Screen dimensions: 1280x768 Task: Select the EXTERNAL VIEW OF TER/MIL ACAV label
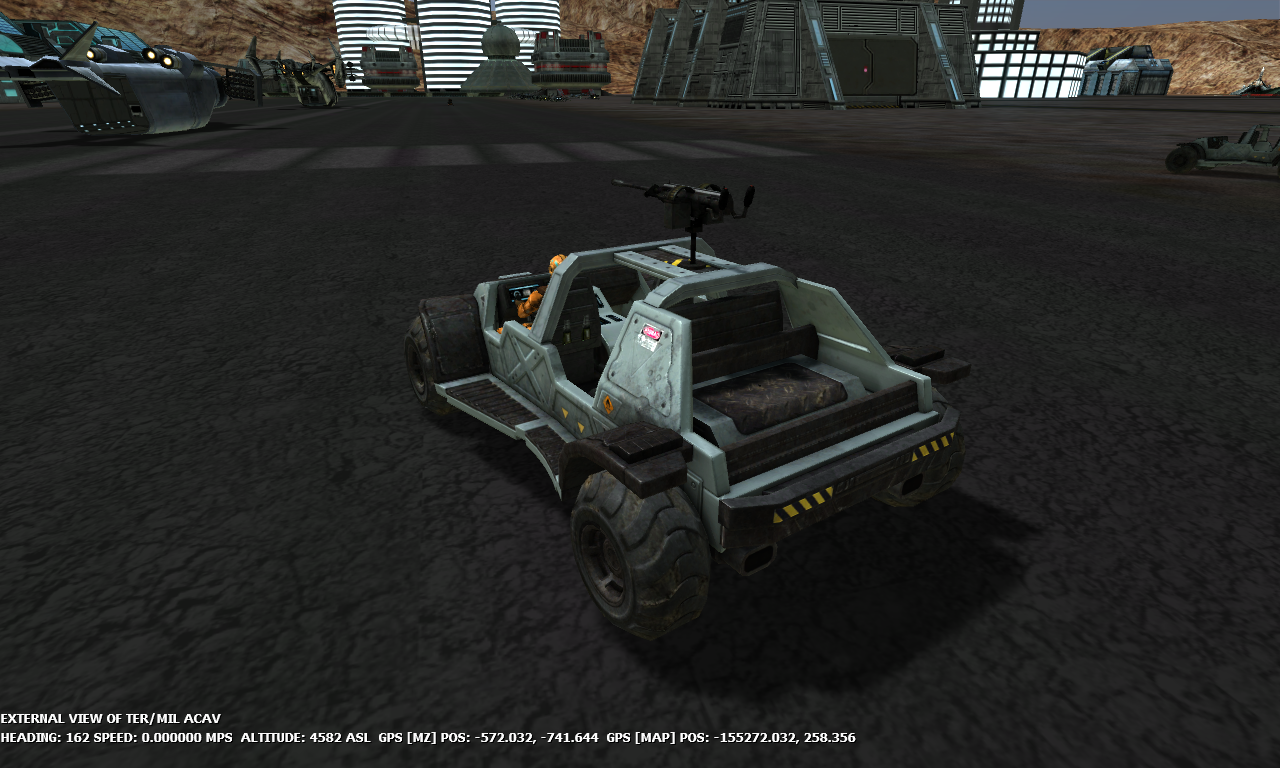[x=110, y=718]
